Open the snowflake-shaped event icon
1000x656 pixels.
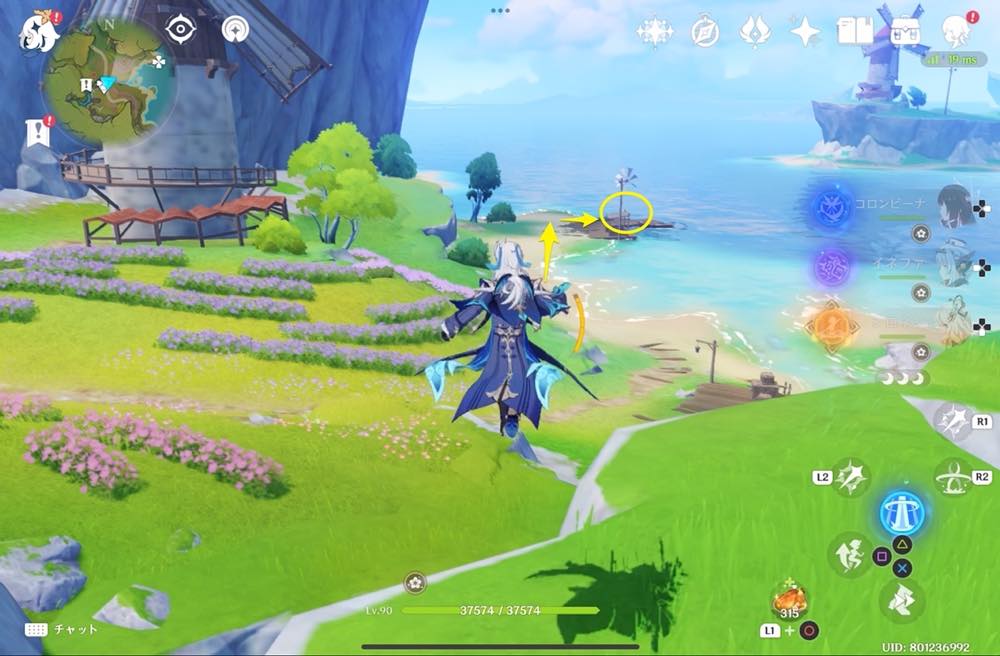(655, 33)
